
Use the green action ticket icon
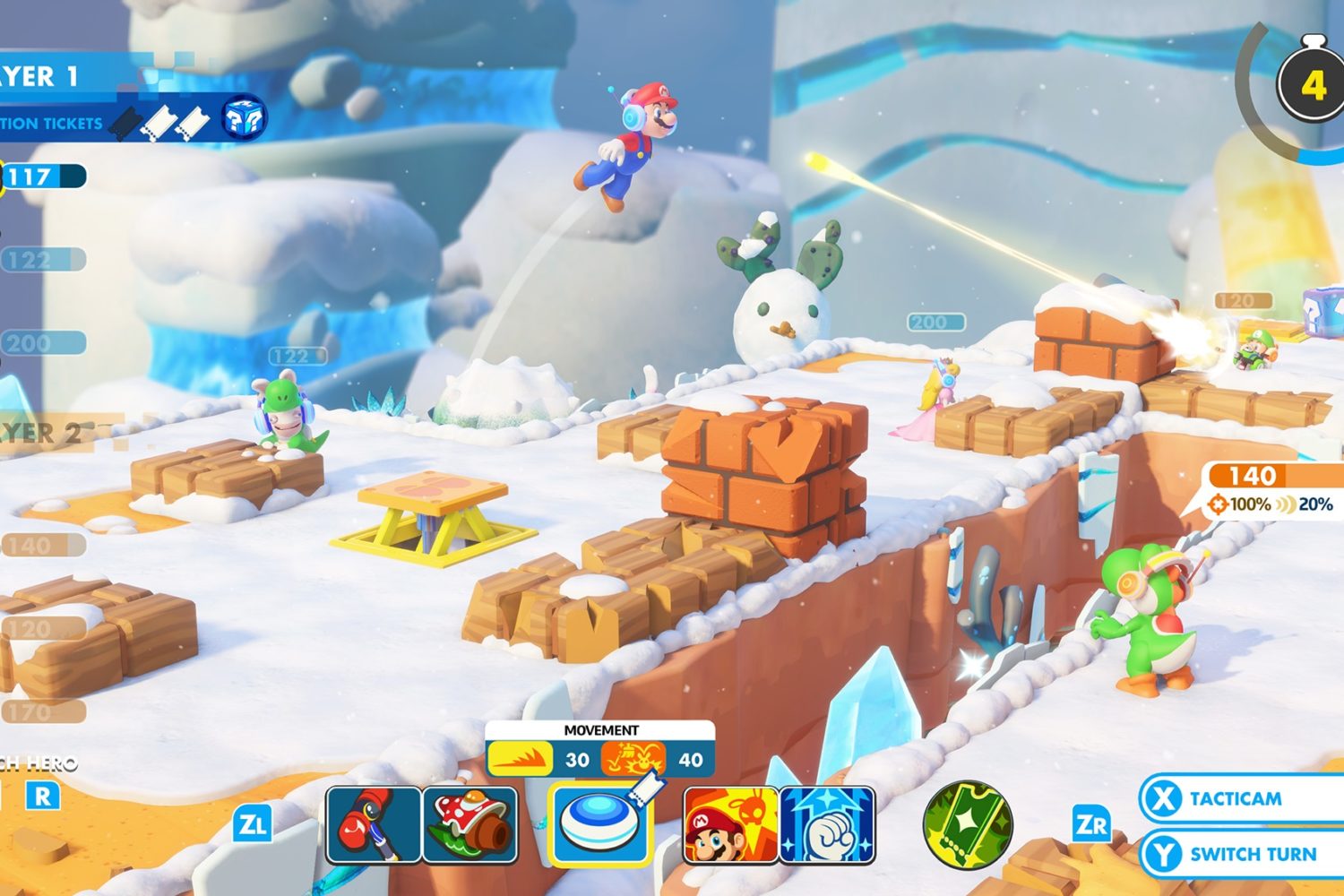click(968, 824)
